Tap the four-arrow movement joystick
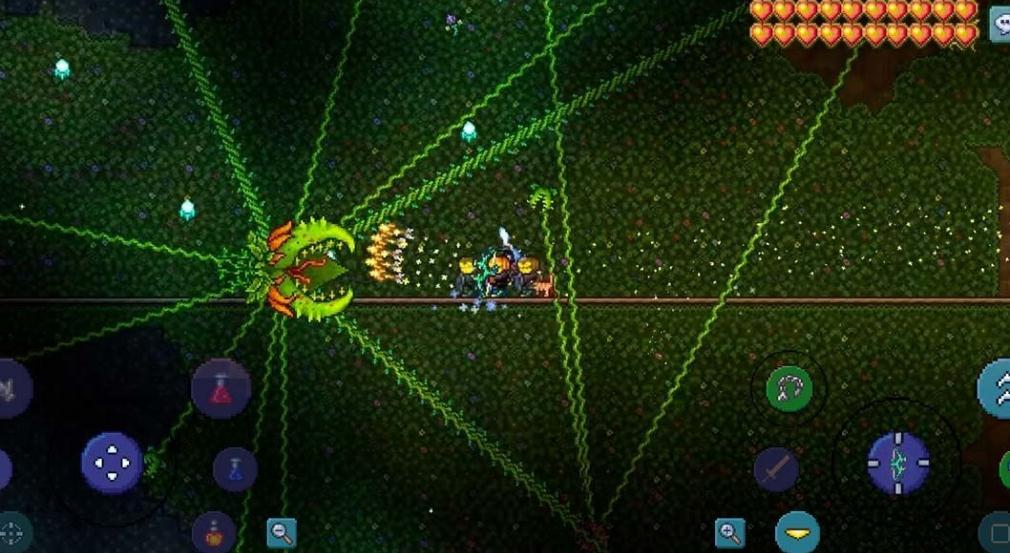 coord(112,462)
